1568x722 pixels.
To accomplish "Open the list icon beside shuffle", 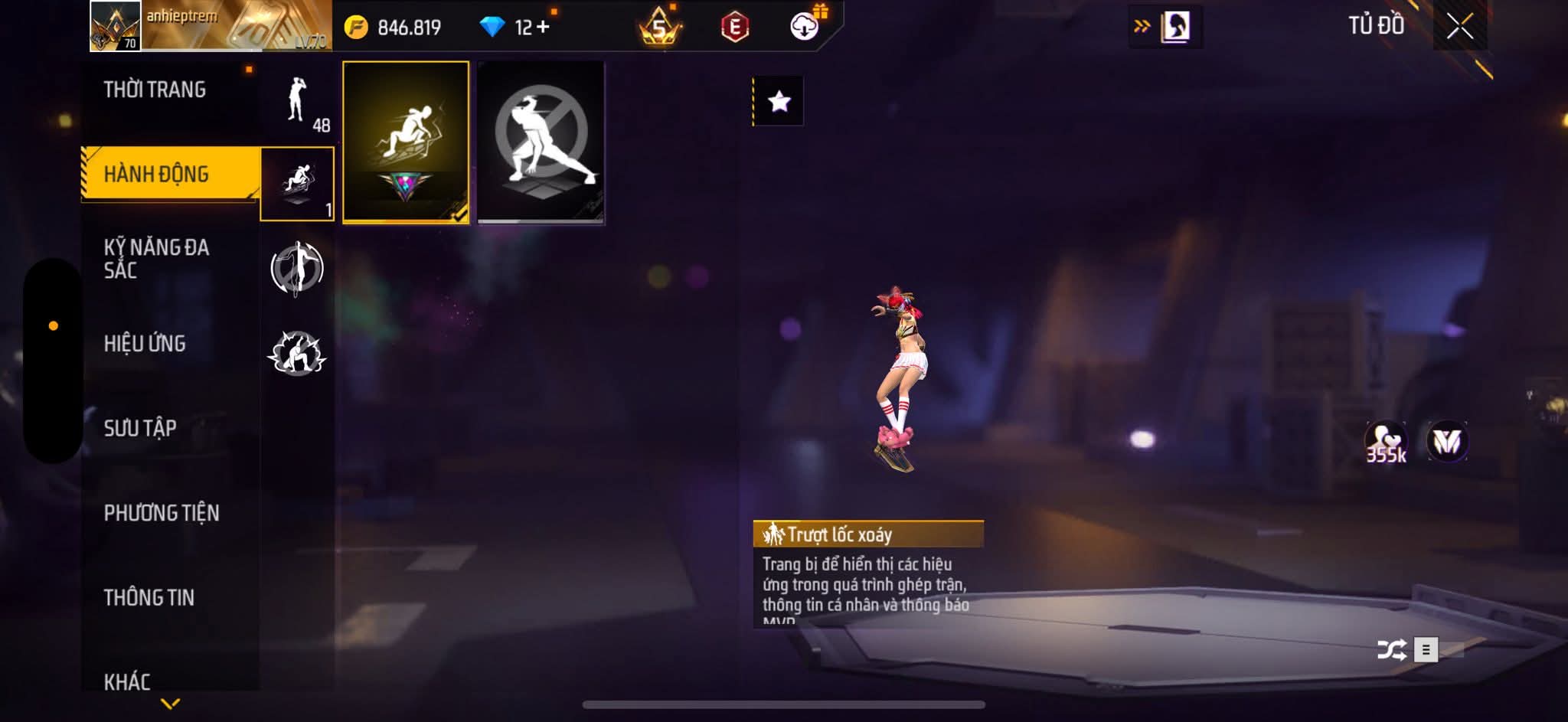I will coord(1426,650).
